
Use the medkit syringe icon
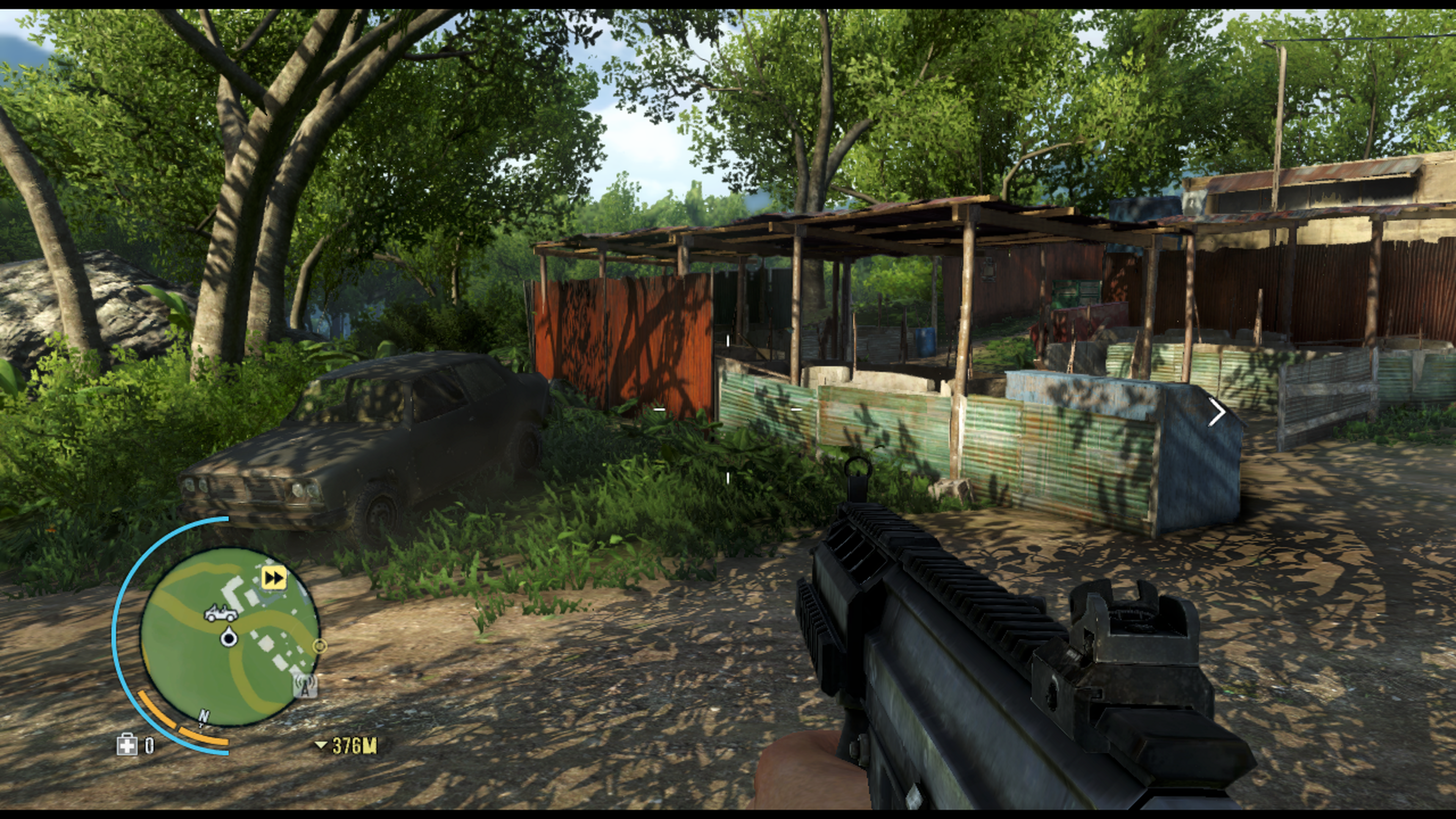click(127, 745)
